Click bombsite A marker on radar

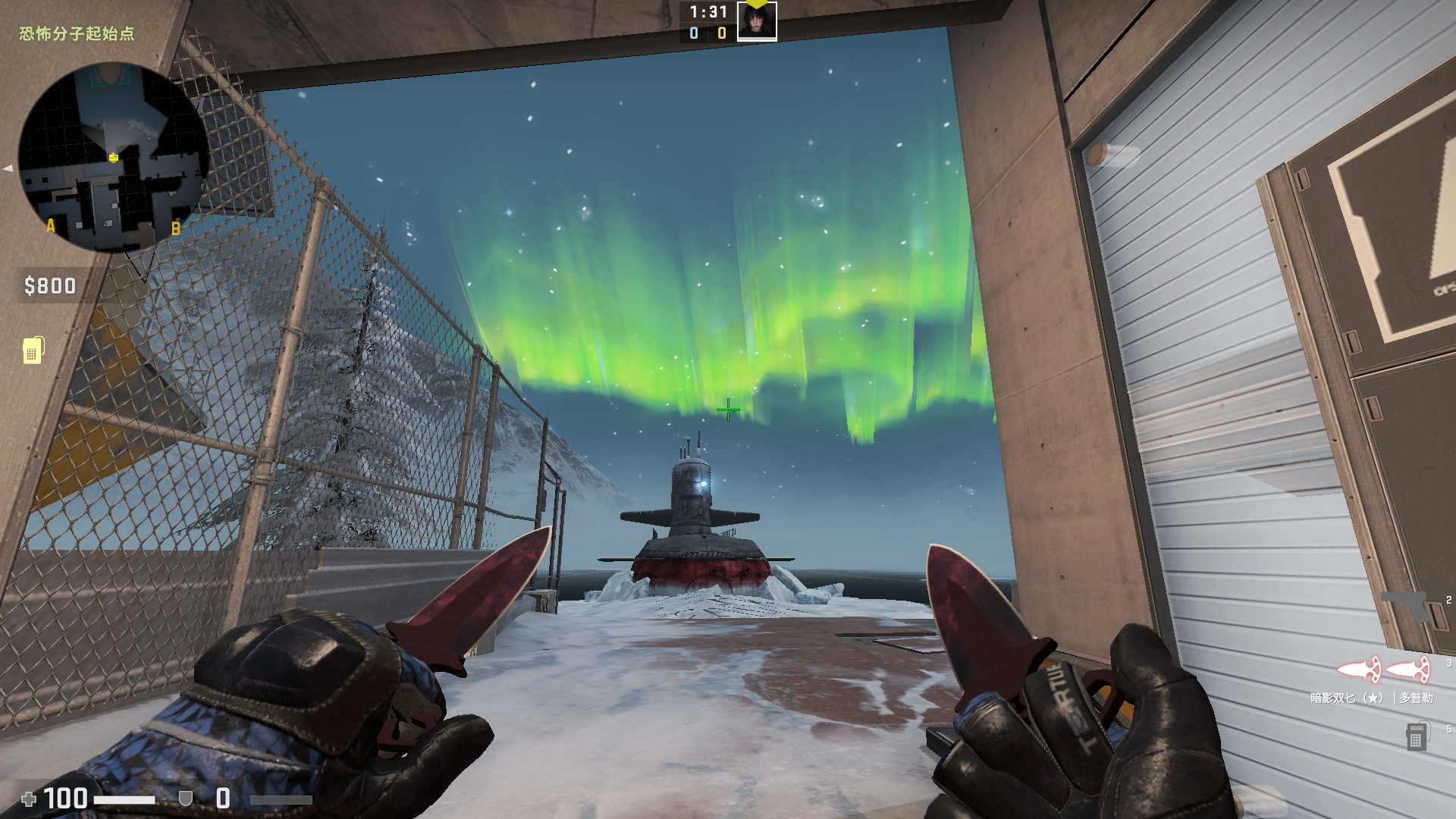click(x=51, y=225)
